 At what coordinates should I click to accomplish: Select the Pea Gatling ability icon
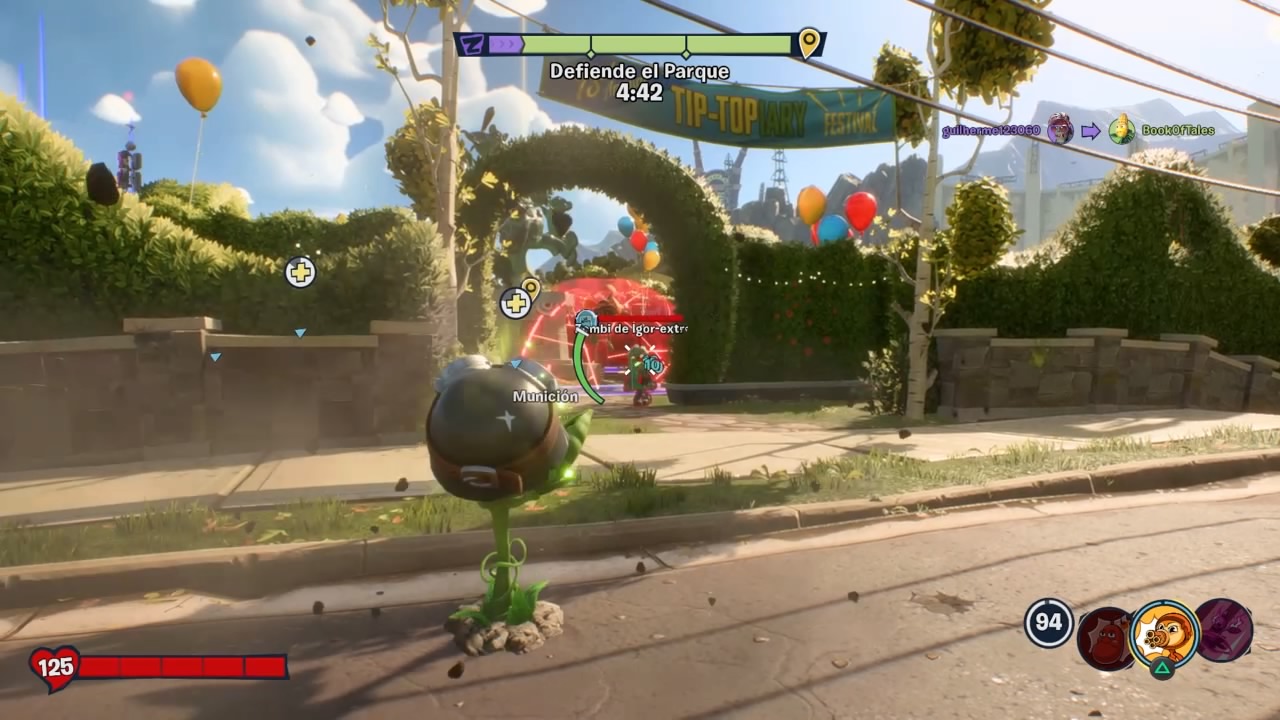click(1164, 634)
